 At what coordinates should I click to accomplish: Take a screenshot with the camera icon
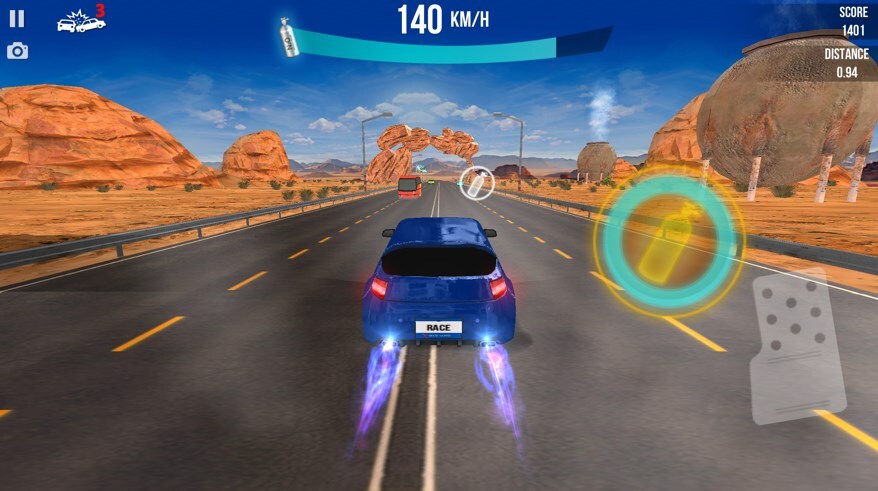tap(17, 50)
